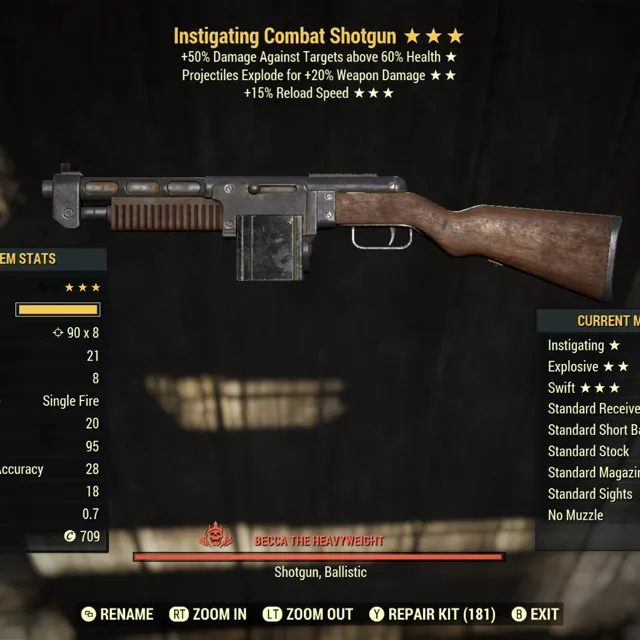The height and width of the screenshot is (640, 640).
Task: Use the Repair Kit option
Action: tap(431, 614)
